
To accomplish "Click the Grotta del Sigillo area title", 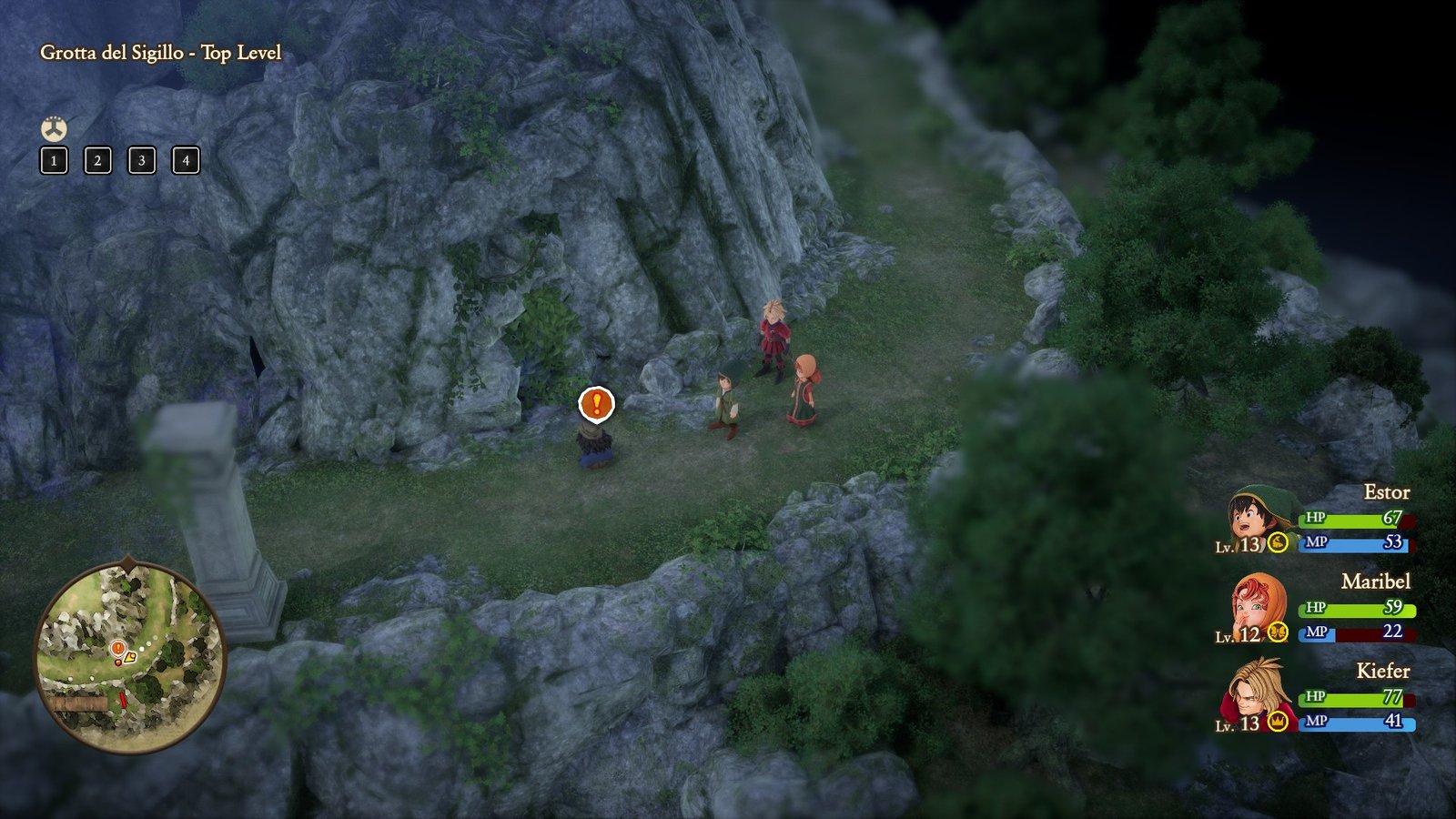I will [x=161, y=53].
